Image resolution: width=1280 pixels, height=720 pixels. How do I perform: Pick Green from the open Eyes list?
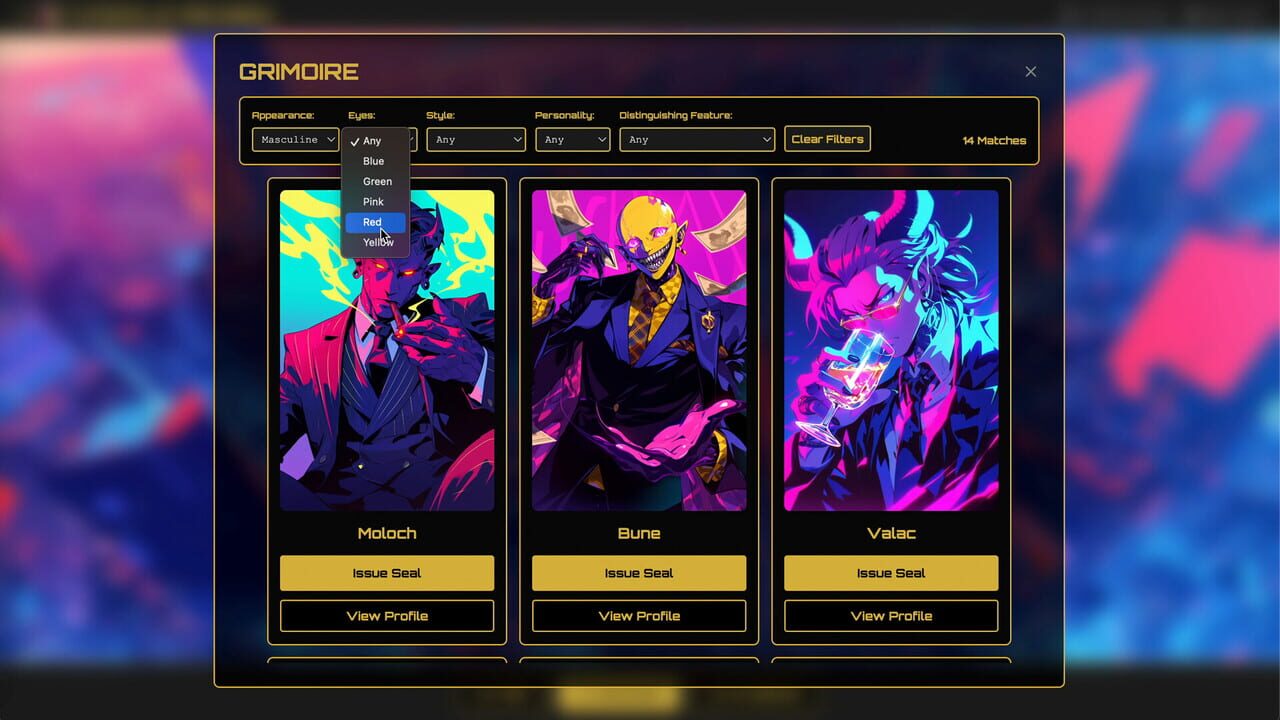(x=376, y=181)
